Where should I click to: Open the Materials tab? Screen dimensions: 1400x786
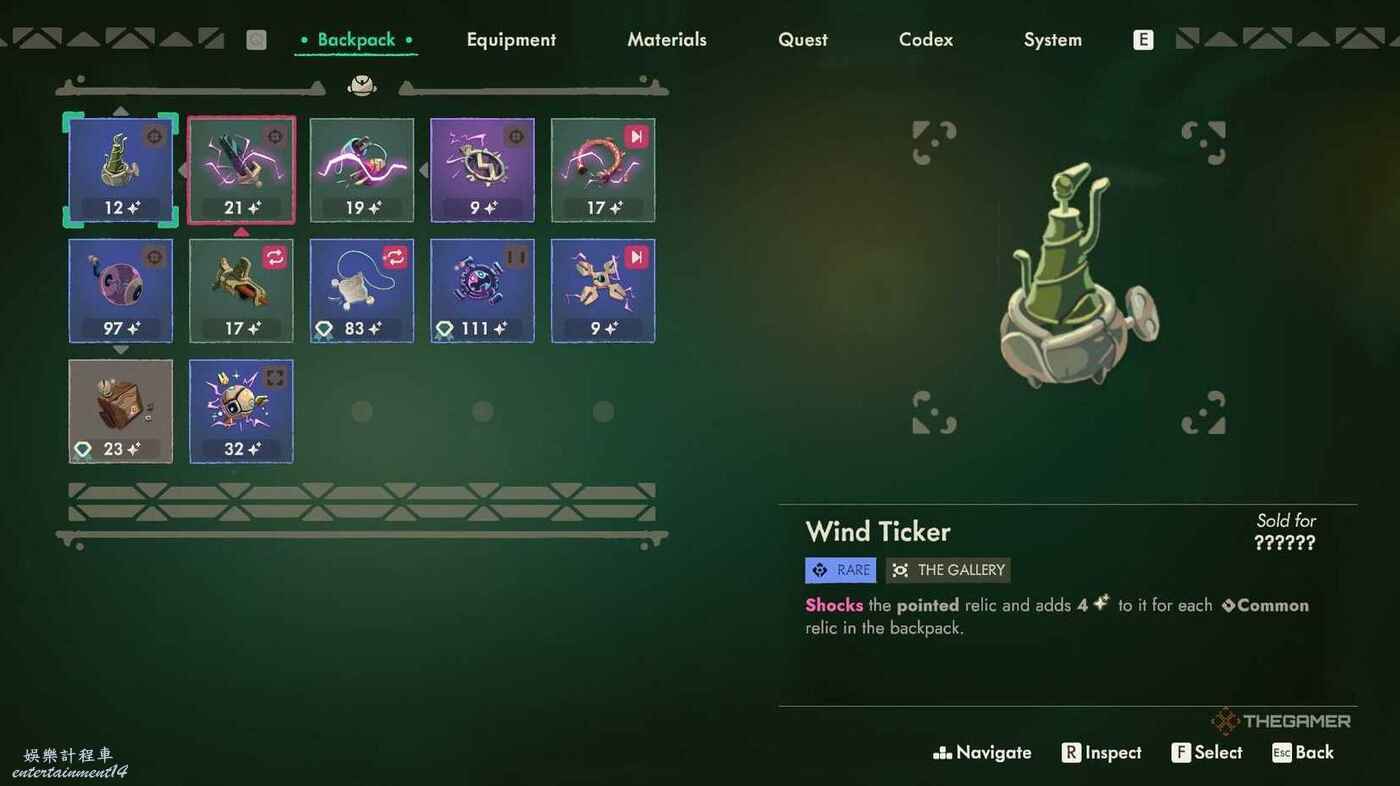pyautogui.click(x=667, y=40)
